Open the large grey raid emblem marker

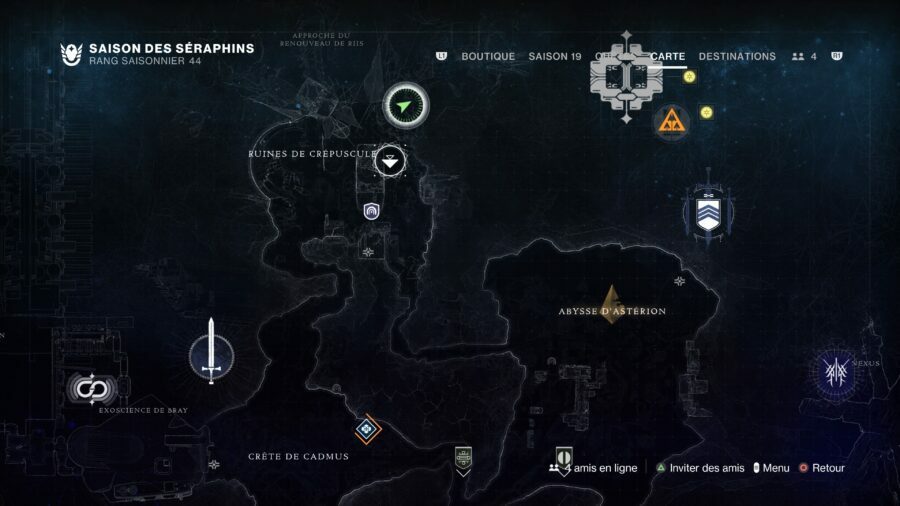coord(626,76)
